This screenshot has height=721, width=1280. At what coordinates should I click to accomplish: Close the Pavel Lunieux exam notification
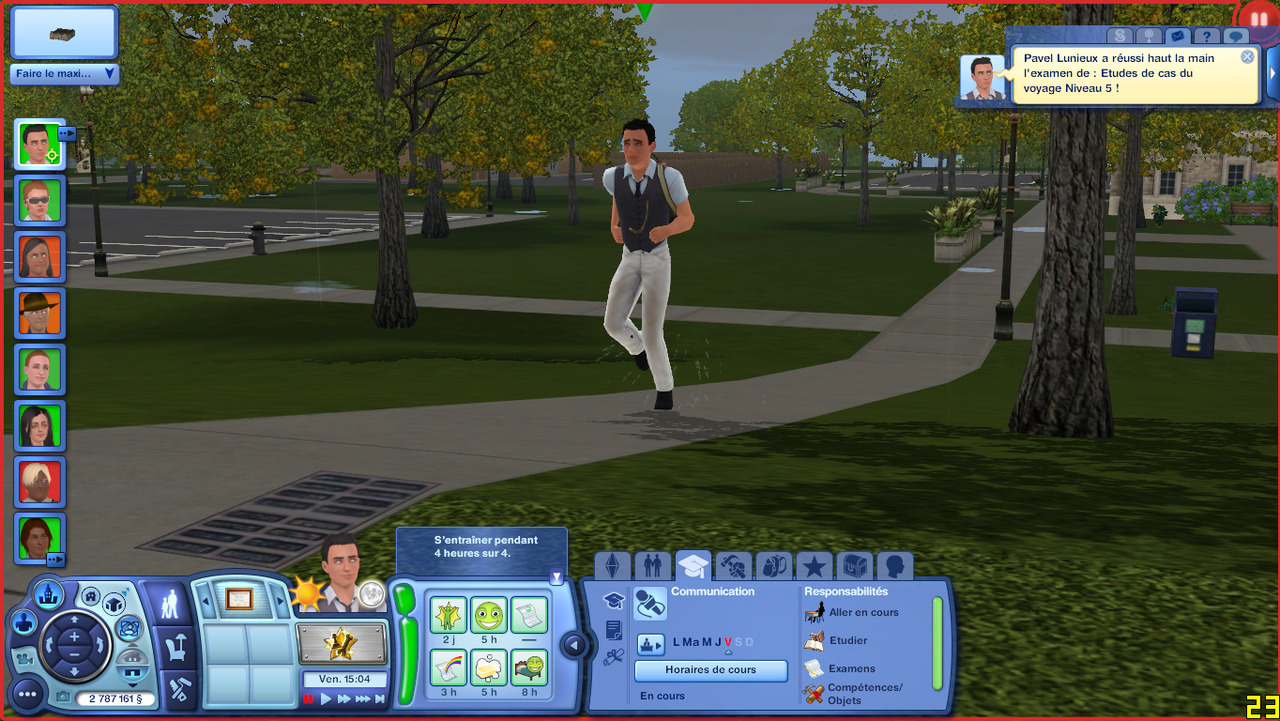[x=1247, y=57]
